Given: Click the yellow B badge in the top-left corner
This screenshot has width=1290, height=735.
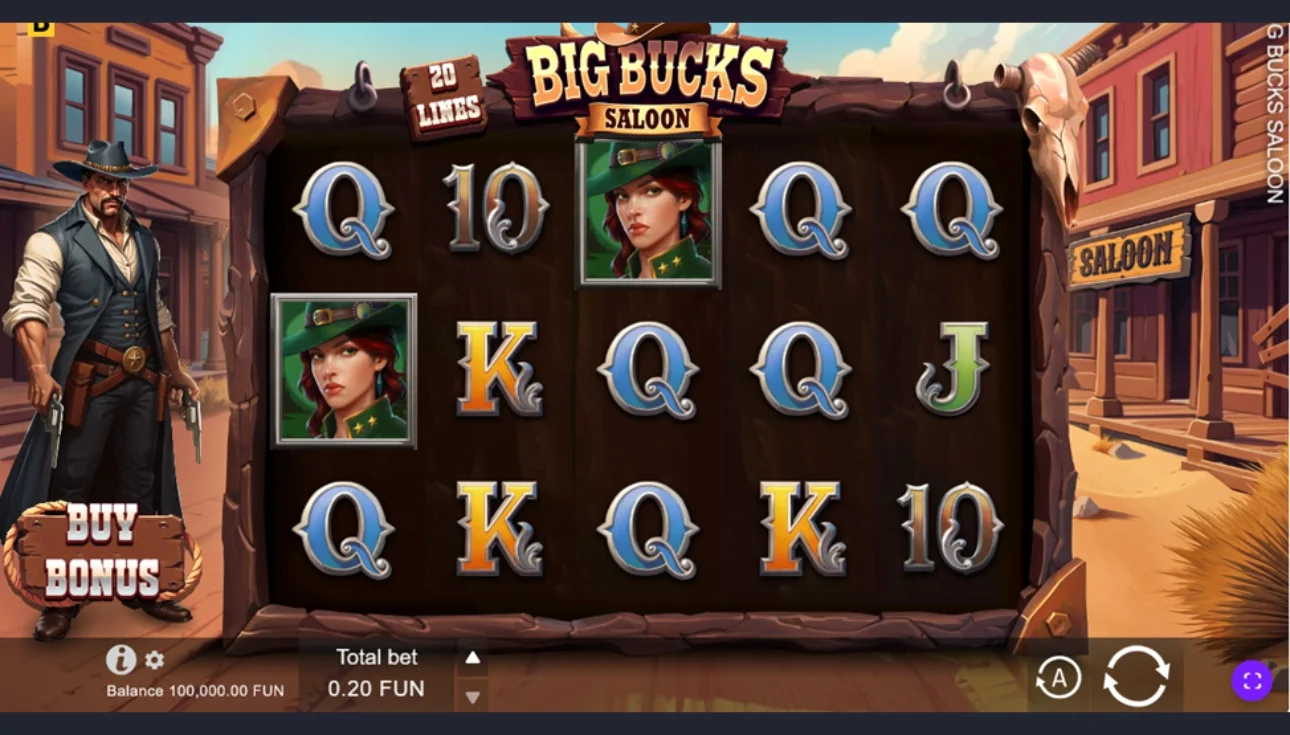Looking at the screenshot, I should tap(41, 27).
